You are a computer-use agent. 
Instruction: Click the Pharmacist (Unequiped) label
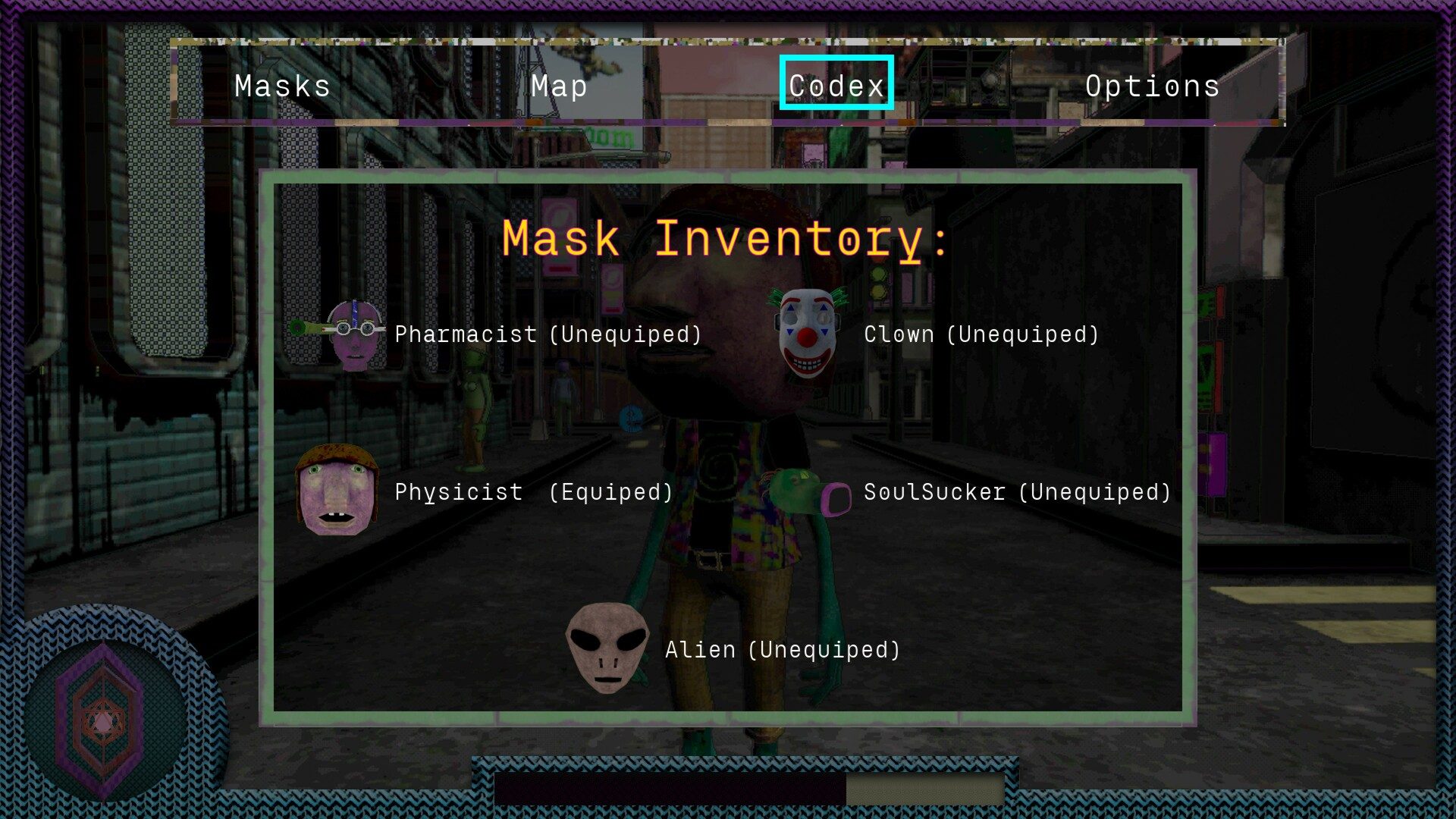(547, 334)
